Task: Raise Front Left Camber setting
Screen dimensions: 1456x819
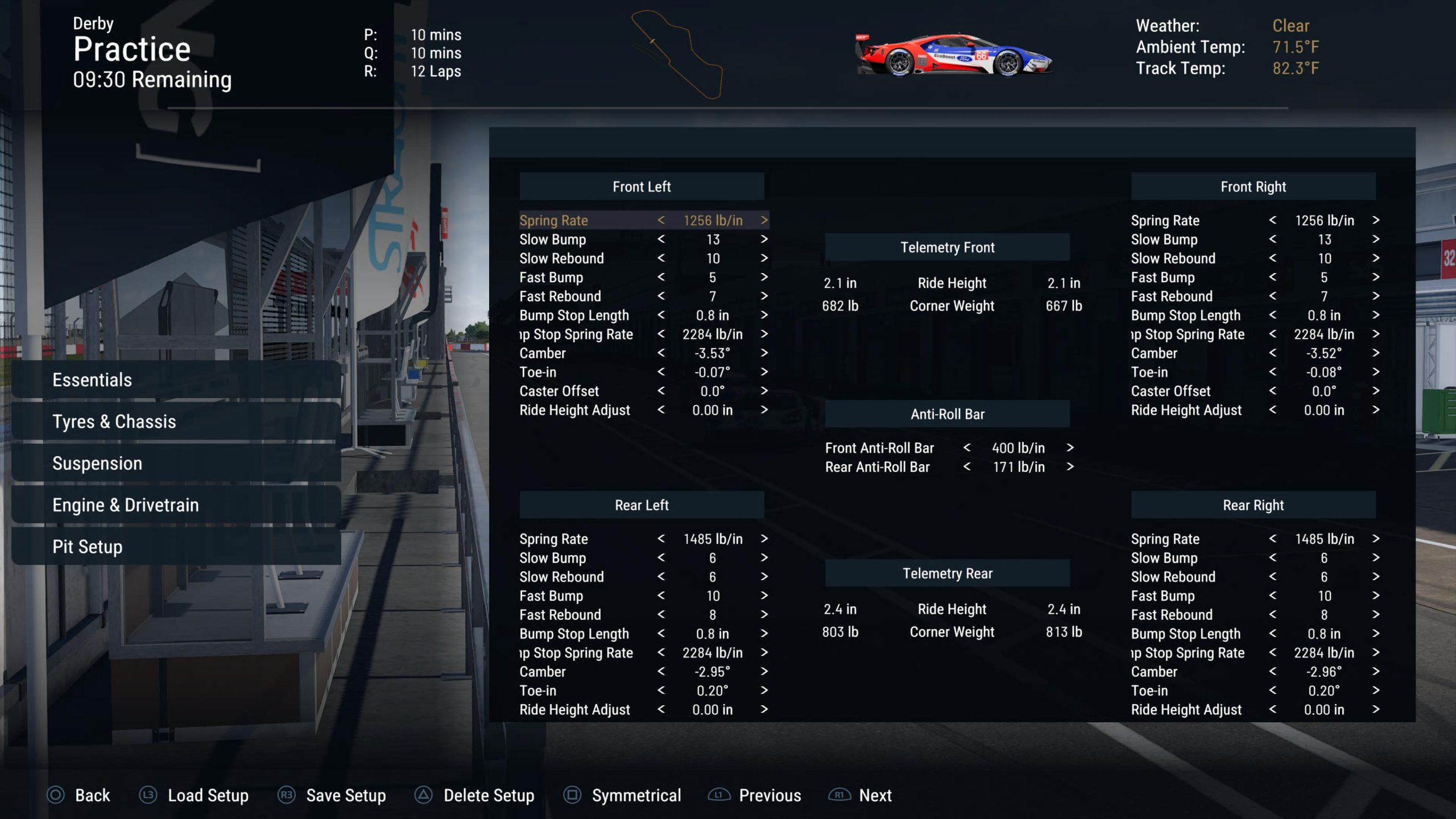Action: tap(764, 353)
